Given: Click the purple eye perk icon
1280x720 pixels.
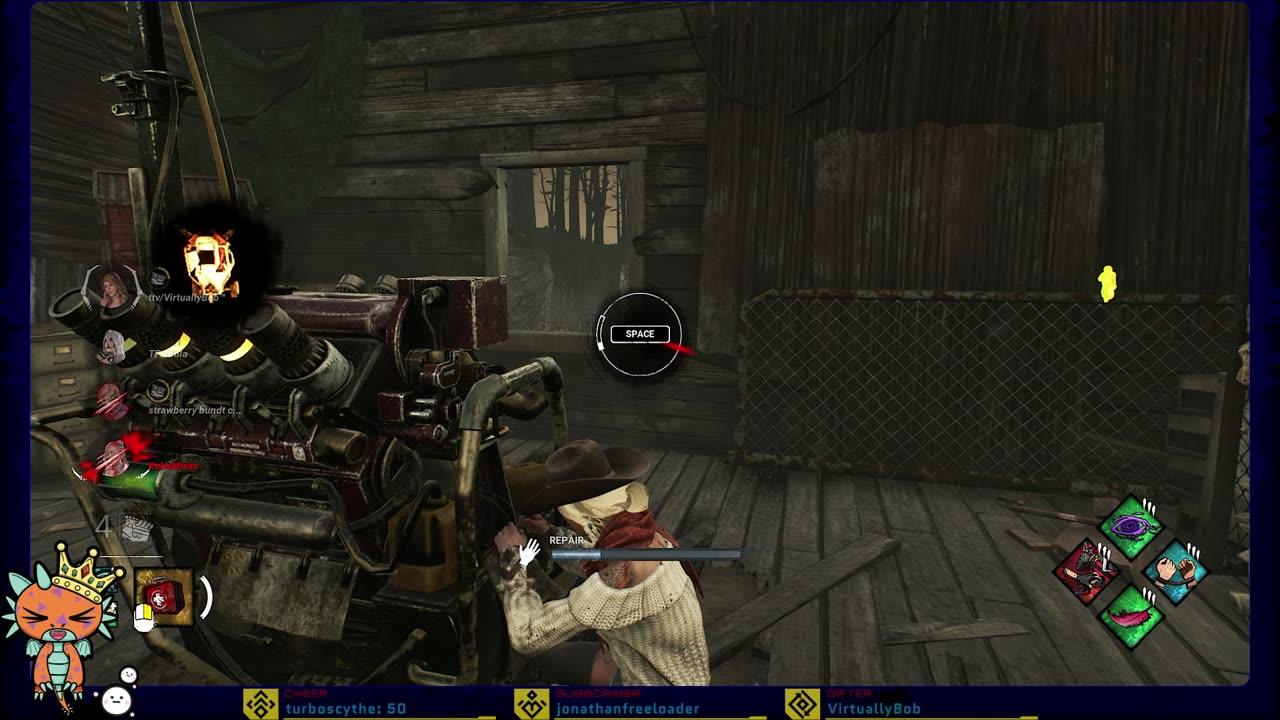Looking at the screenshot, I should click(x=1130, y=527).
